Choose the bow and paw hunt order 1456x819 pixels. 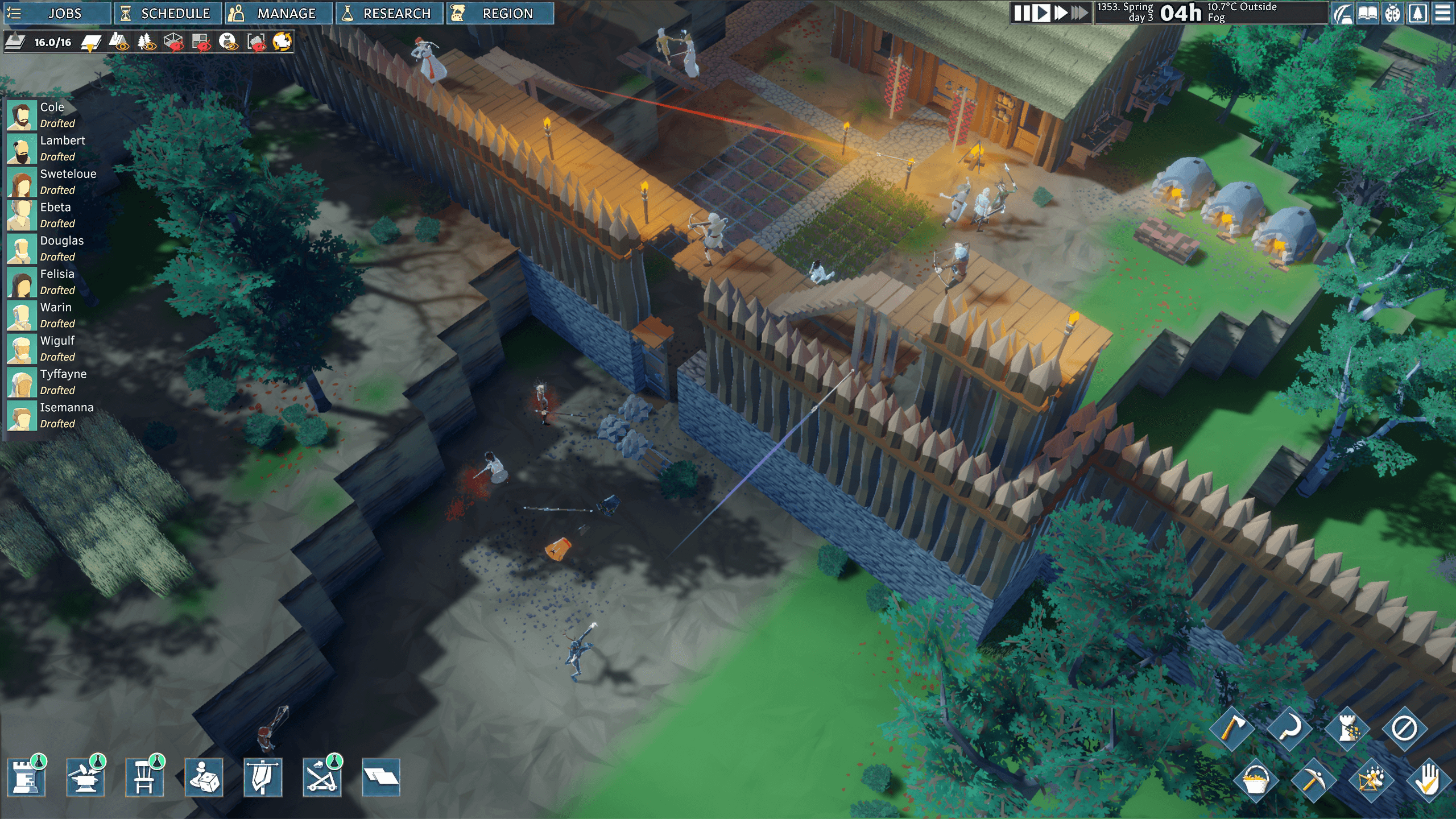pos(1370,780)
